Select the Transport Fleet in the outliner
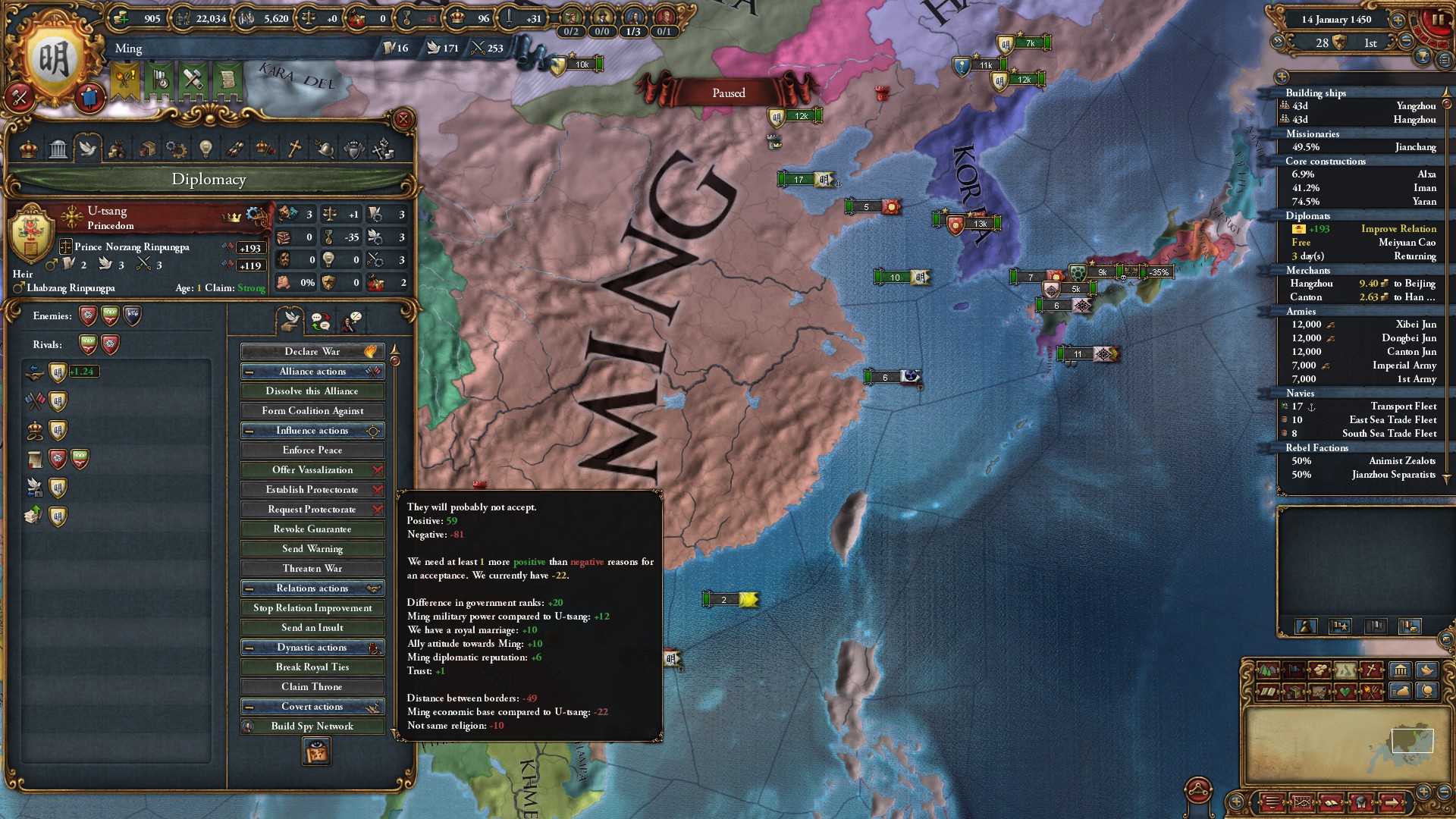The width and height of the screenshot is (1456, 819). (1365, 406)
